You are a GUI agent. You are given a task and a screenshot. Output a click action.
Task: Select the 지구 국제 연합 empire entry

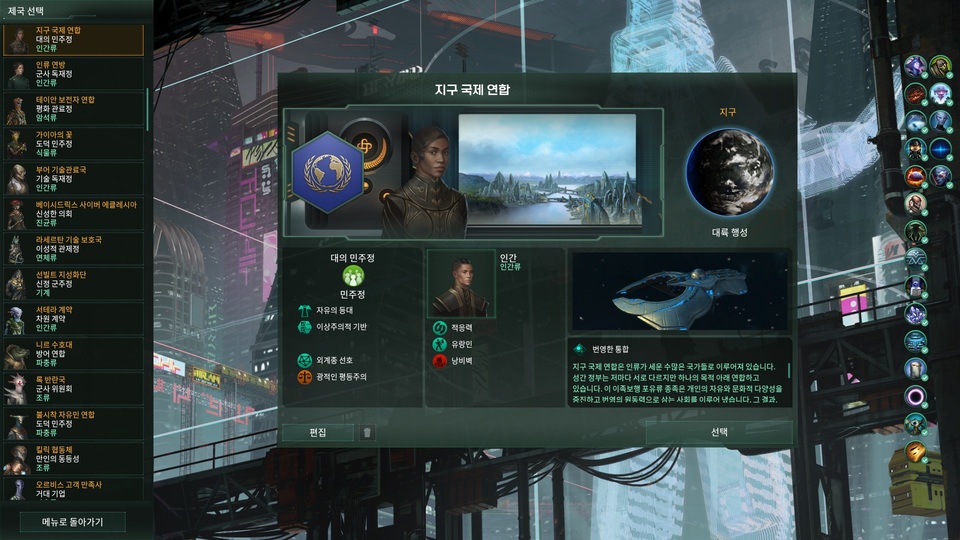73,41
